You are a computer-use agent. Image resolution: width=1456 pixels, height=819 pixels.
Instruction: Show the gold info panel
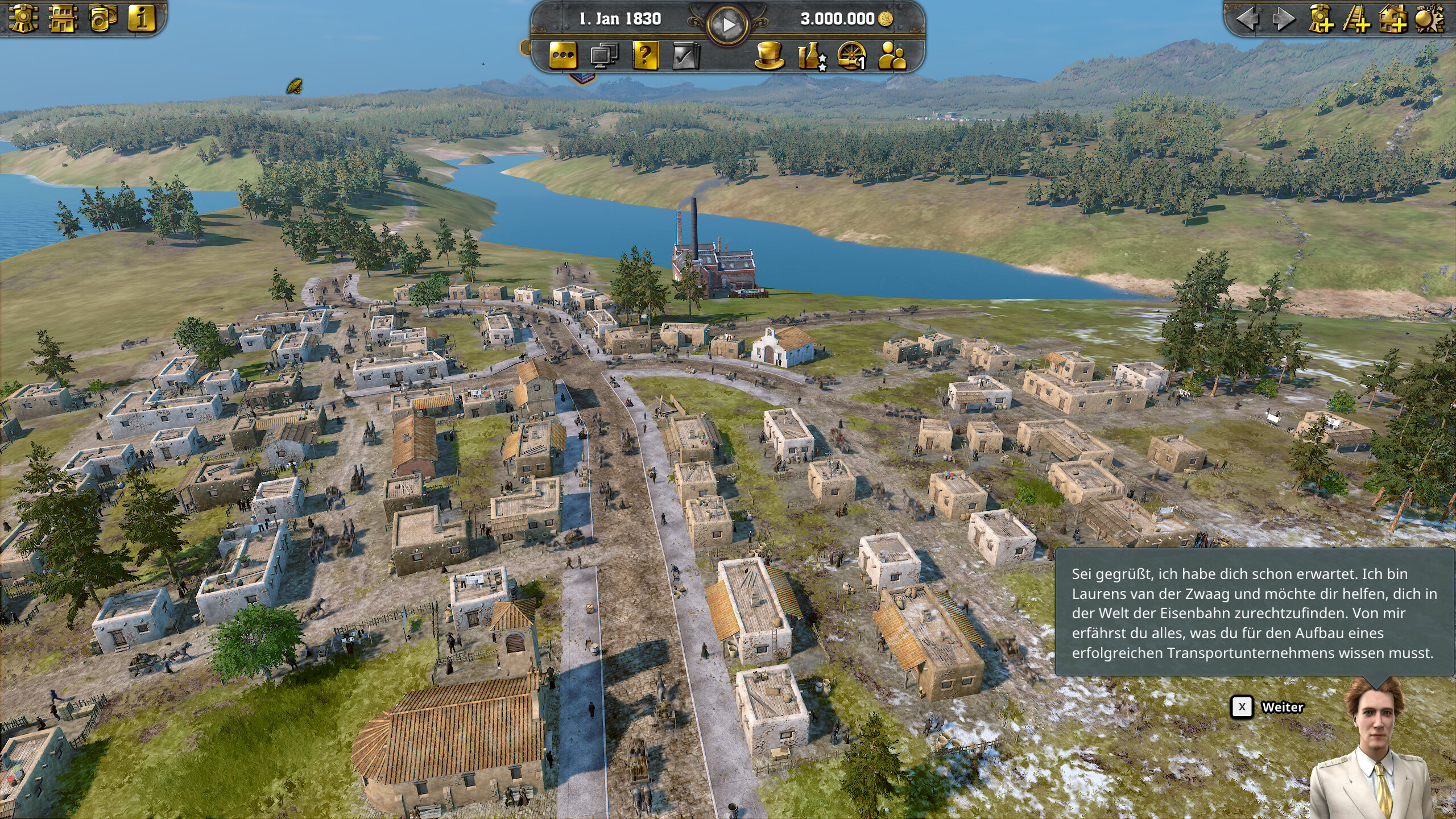point(141,18)
